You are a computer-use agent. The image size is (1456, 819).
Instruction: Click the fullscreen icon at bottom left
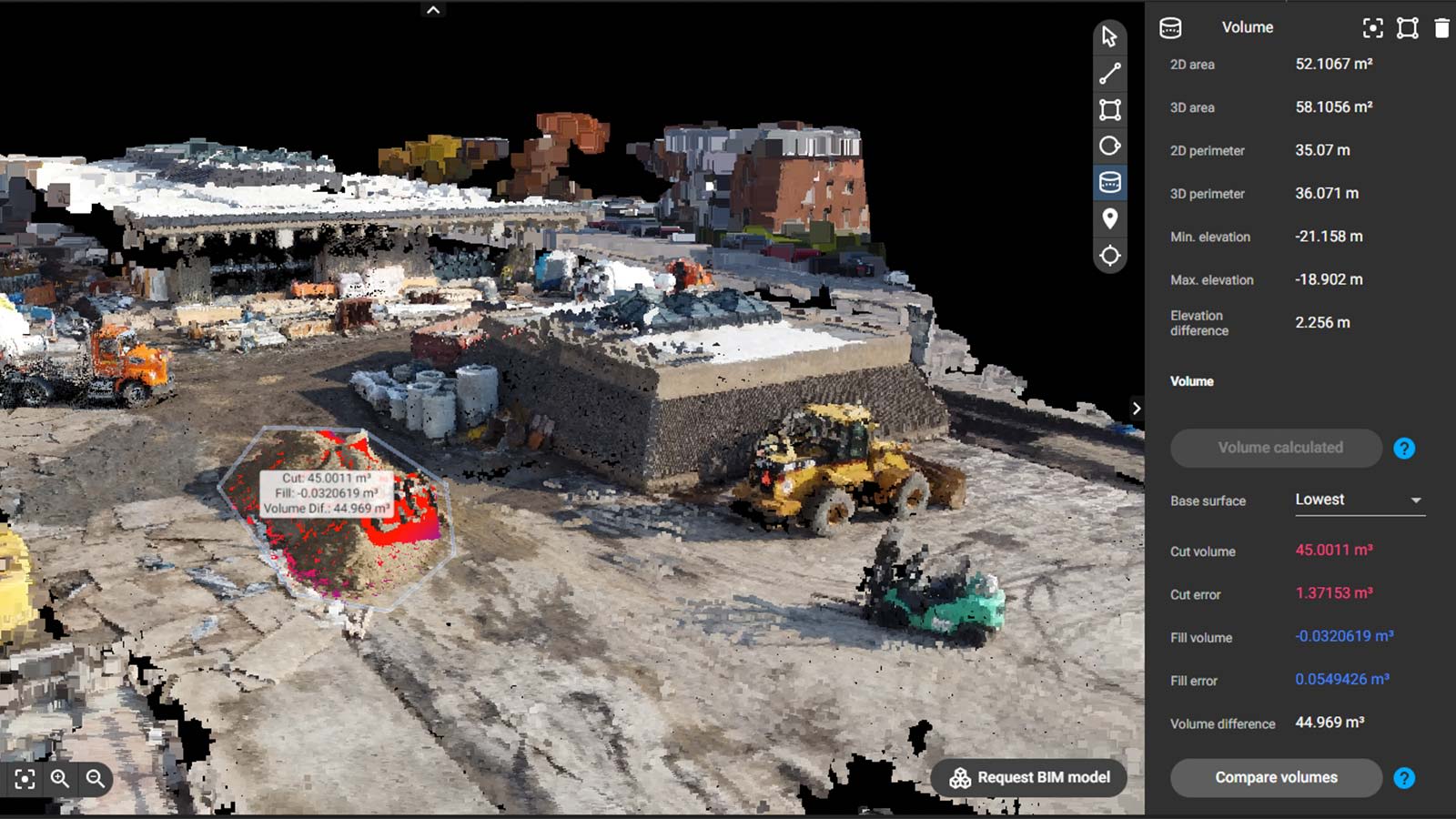tap(24, 778)
